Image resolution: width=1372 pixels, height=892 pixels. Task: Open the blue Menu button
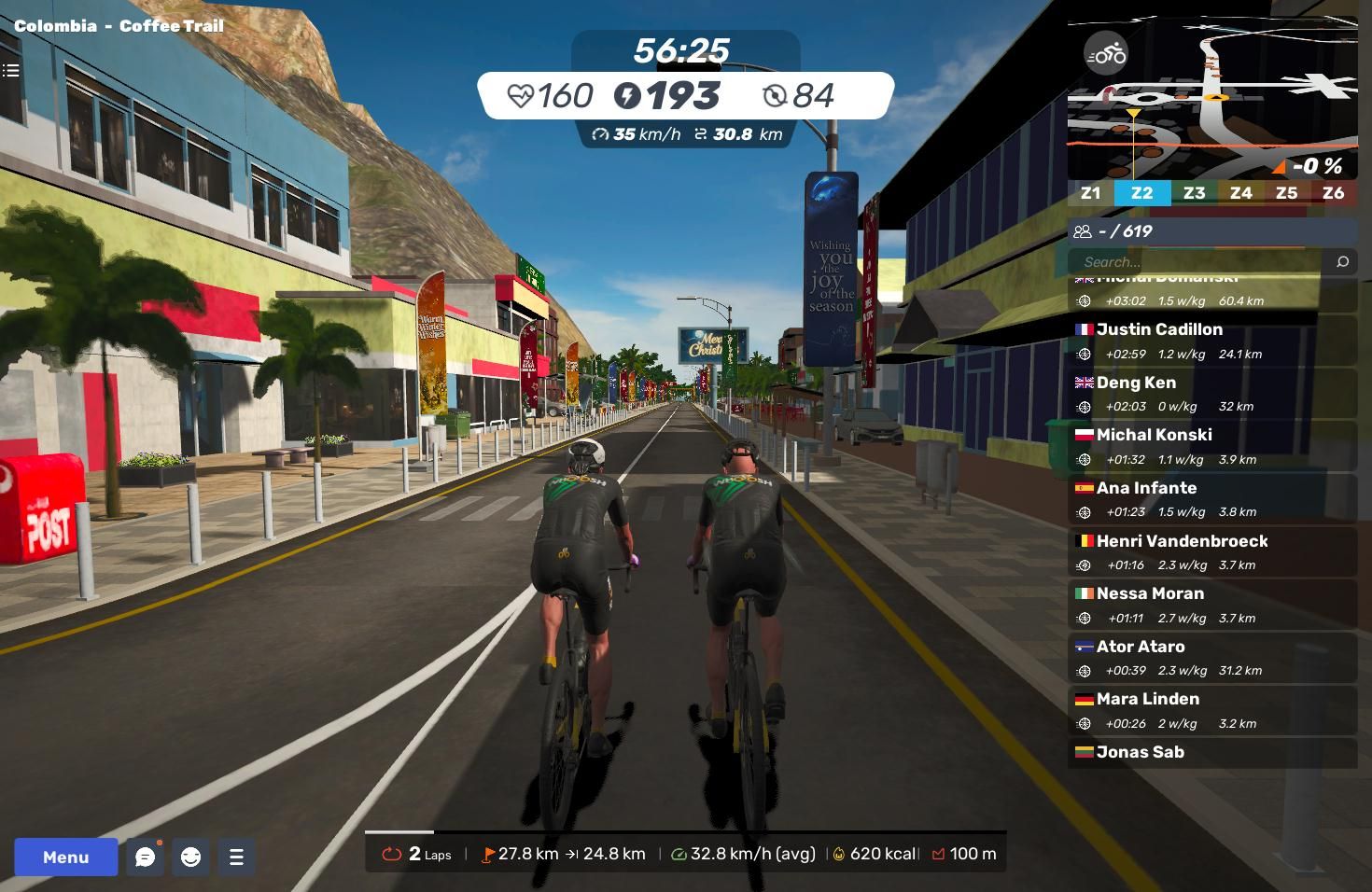point(65,857)
